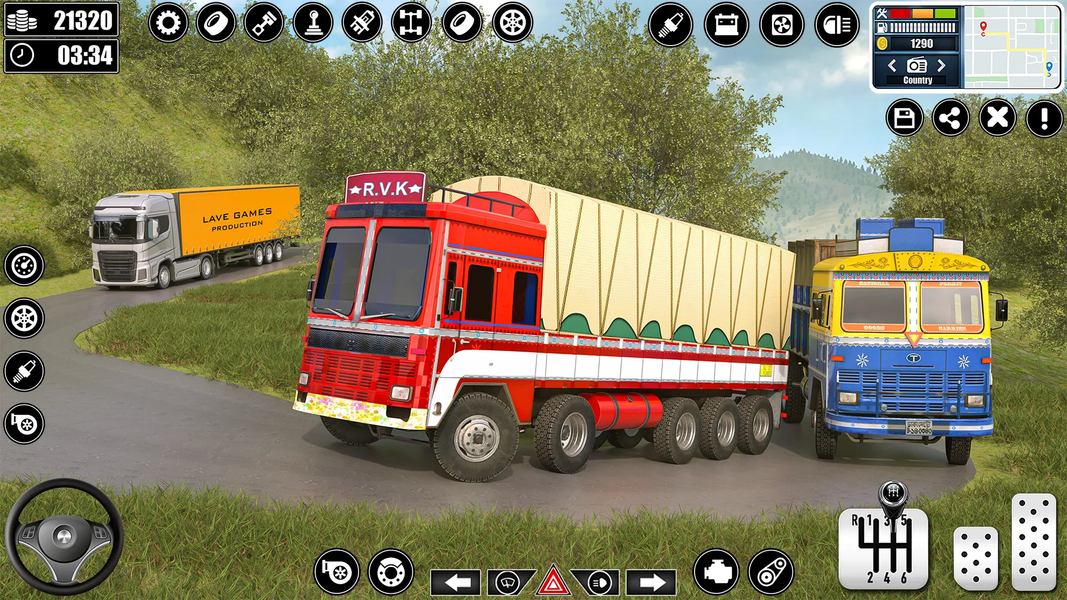Click the share button
The height and width of the screenshot is (600, 1067).
[951, 118]
